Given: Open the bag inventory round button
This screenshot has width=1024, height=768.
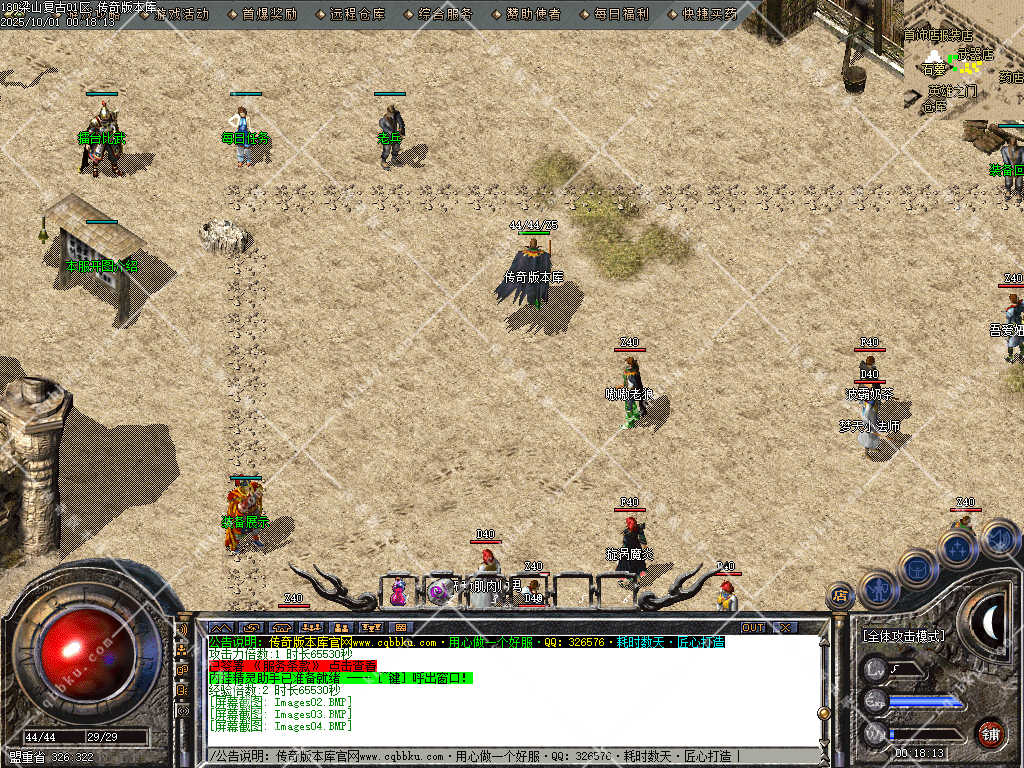Looking at the screenshot, I should click(x=917, y=568).
